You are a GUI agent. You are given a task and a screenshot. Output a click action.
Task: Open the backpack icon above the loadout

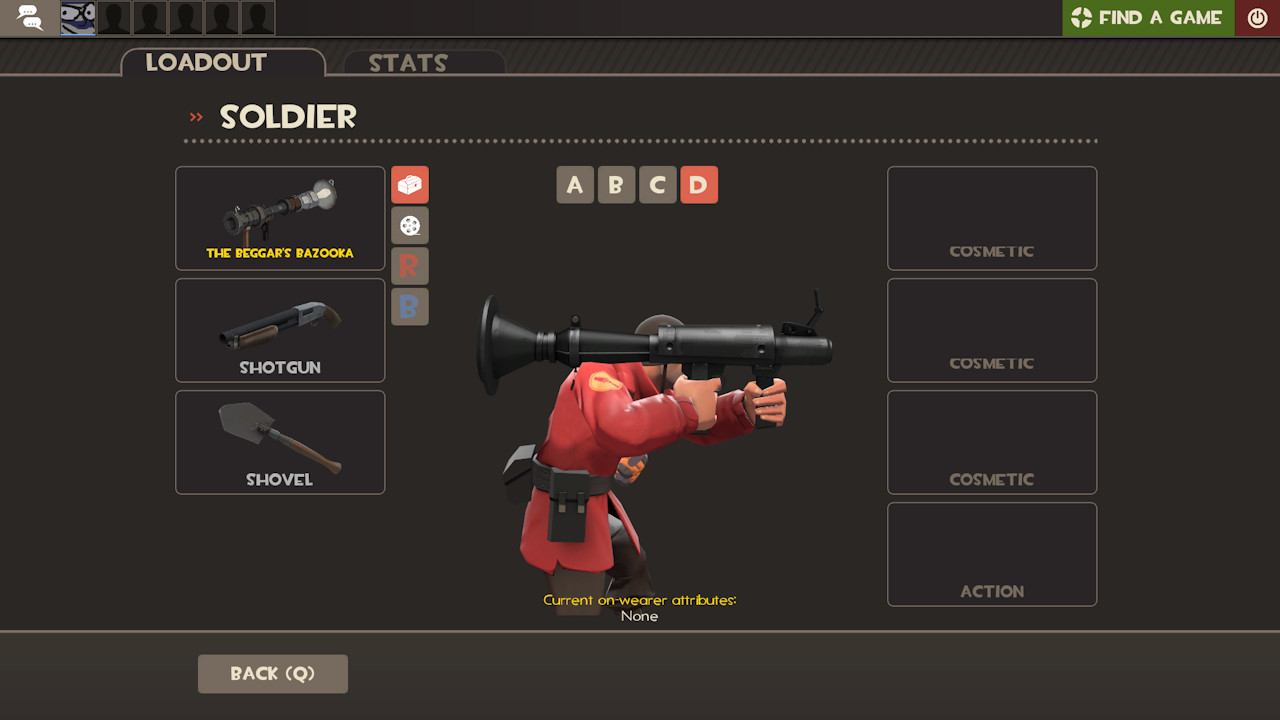coord(410,185)
